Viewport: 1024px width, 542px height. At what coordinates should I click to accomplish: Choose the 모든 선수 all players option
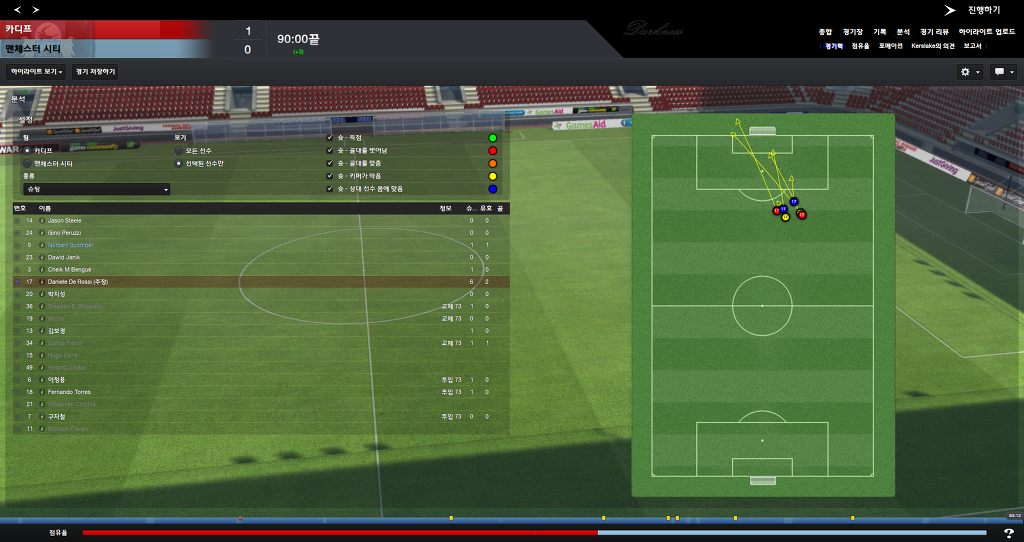[179, 150]
